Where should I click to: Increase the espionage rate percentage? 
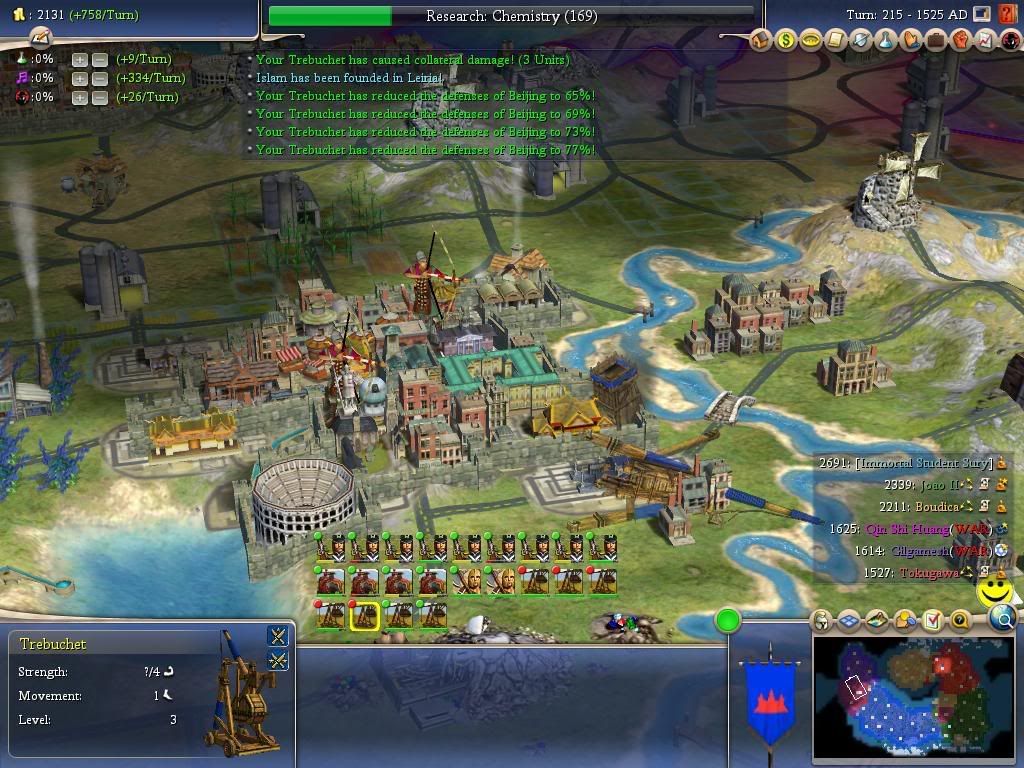79,97
